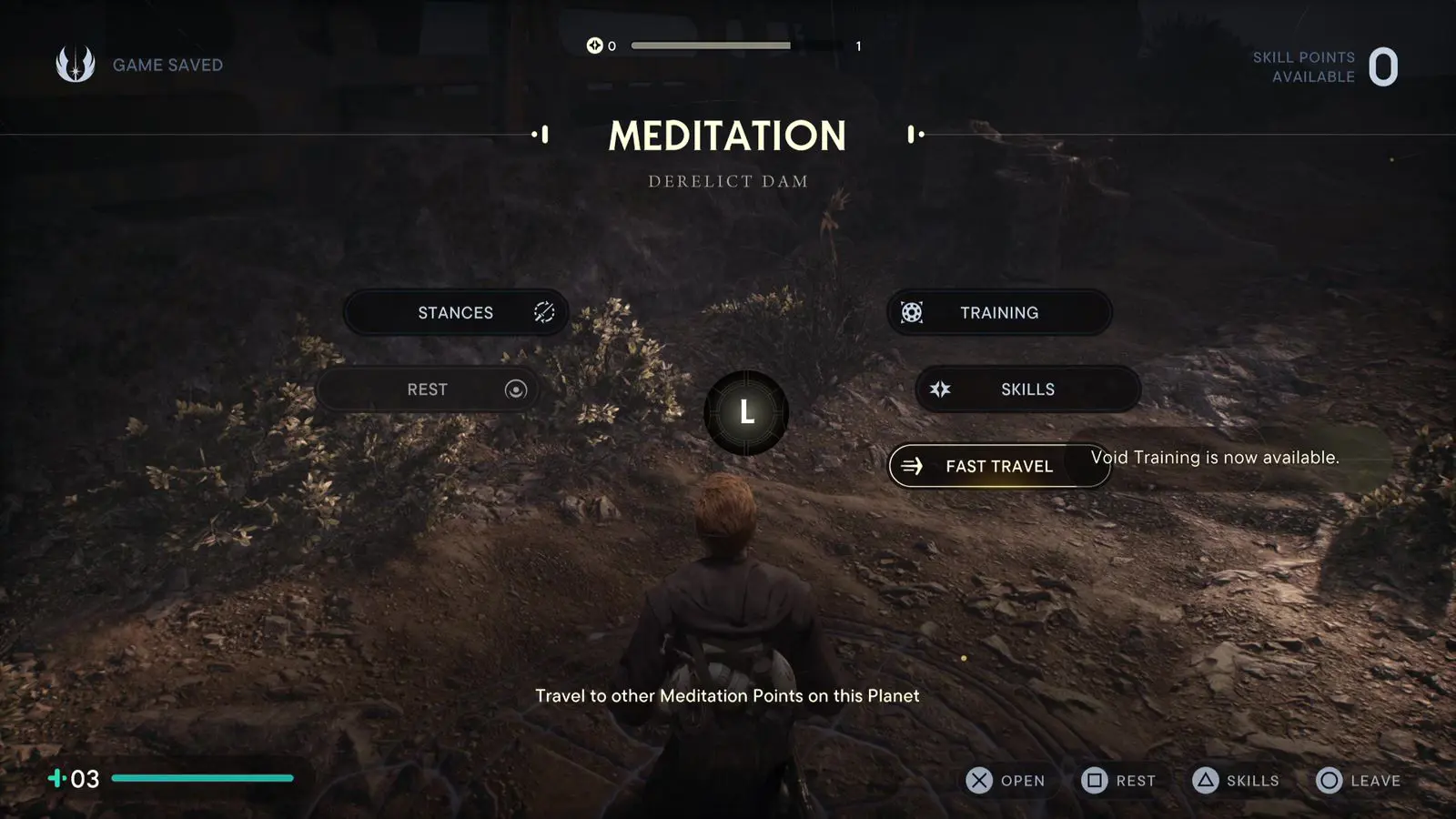Select the left stick indicator at screen center
Image resolution: width=1456 pixels, height=819 pixels.
pyautogui.click(x=746, y=411)
